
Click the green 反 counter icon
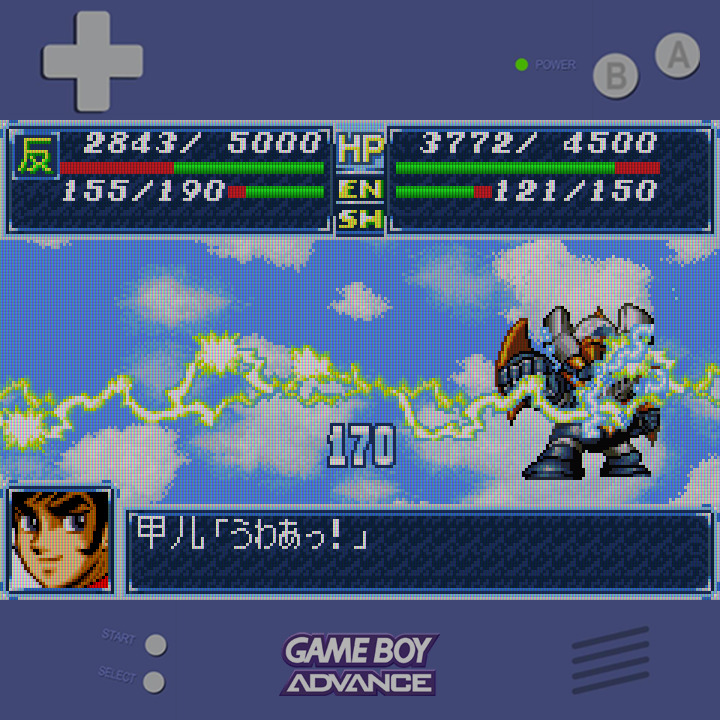(x=36, y=156)
